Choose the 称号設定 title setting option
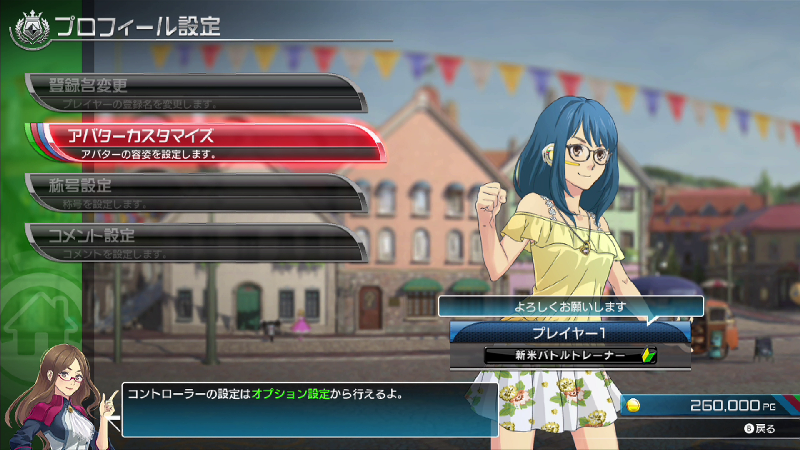Image resolution: width=800 pixels, height=450 pixels. pyautogui.click(x=190, y=191)
